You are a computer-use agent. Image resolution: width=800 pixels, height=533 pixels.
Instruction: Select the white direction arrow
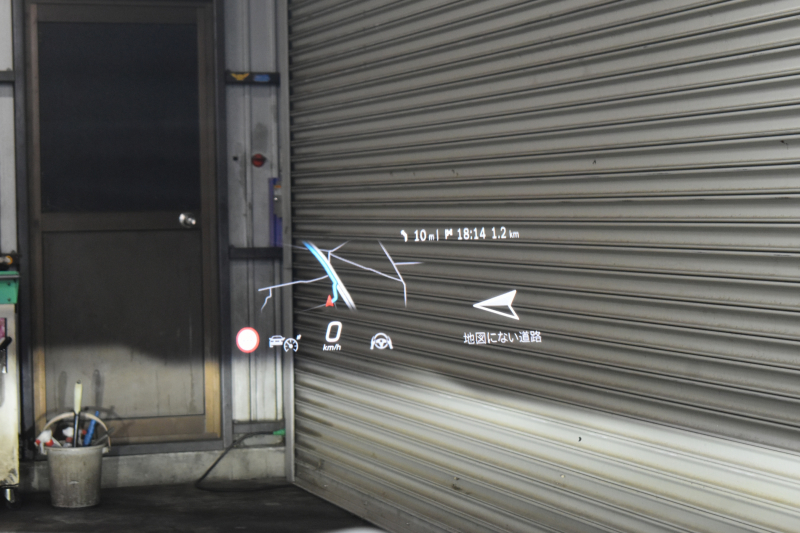[497, 304]
